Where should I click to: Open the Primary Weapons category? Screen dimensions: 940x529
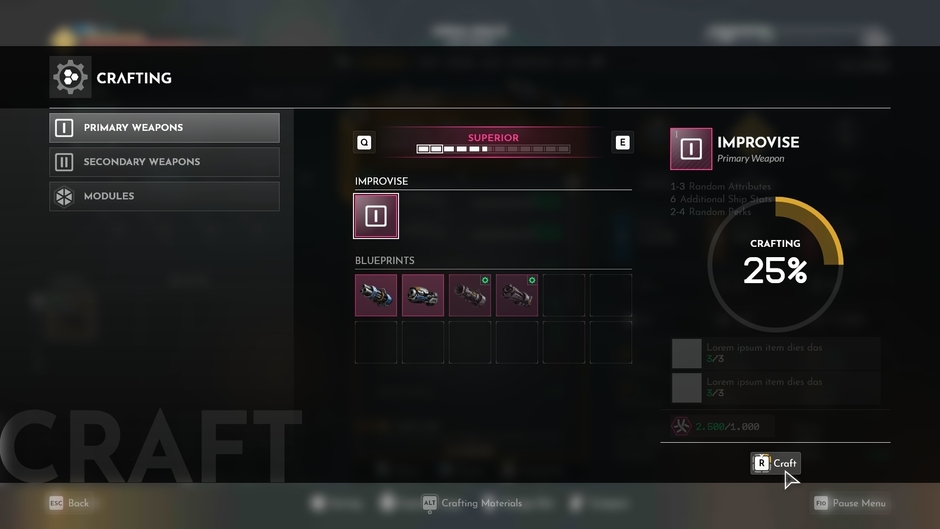pyautogui.click(x=165, y=128)
